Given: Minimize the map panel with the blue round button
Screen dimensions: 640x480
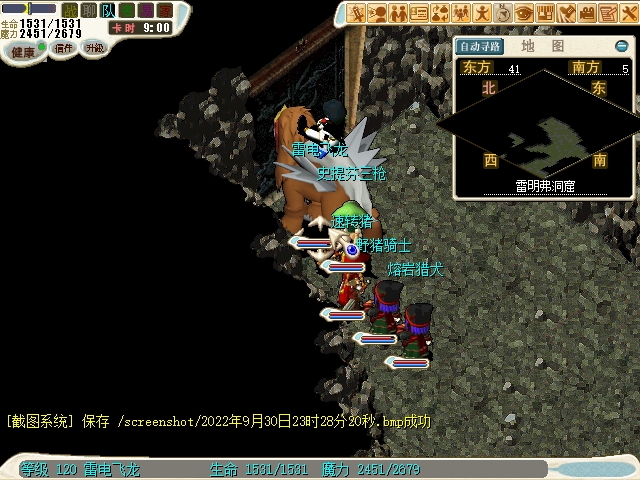Looking at the screenshot, I should click(x=621, y=46).
